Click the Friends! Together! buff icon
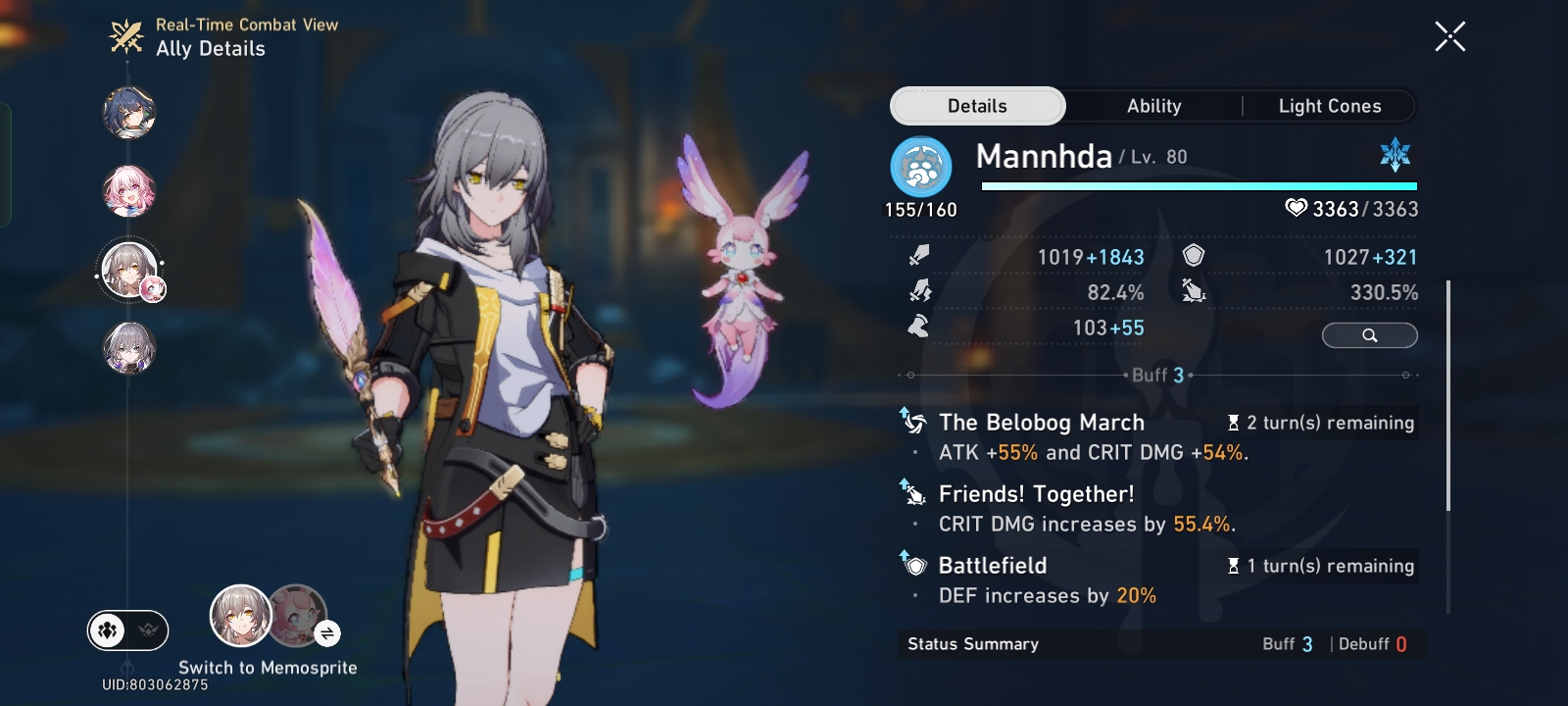The height and width of the screenshot is (706, 1568). coord(912,493)
